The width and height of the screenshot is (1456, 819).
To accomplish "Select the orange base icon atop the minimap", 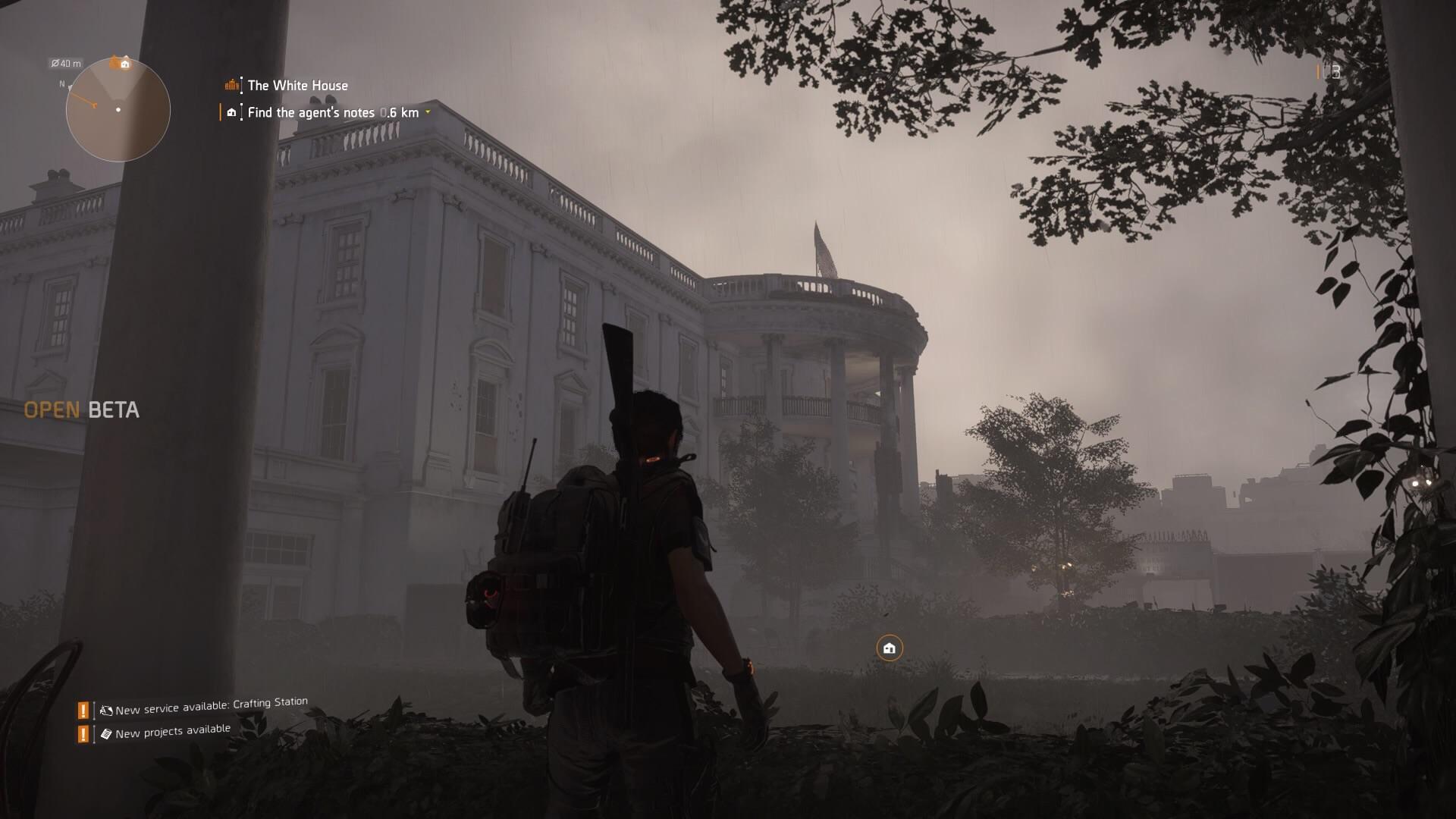I will (x=119, y=64).
